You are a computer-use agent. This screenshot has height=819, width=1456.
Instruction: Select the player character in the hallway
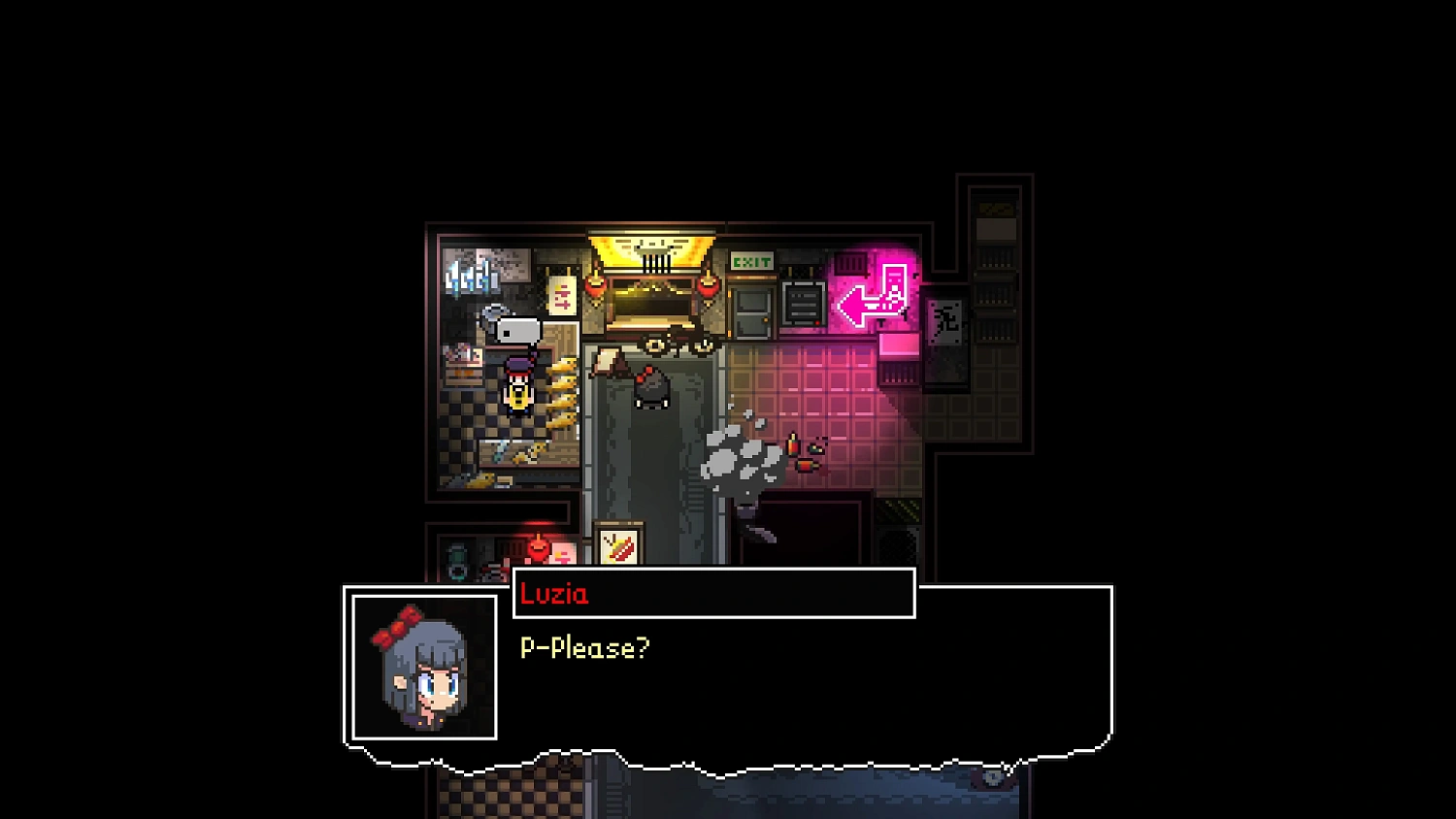[649, 387]
